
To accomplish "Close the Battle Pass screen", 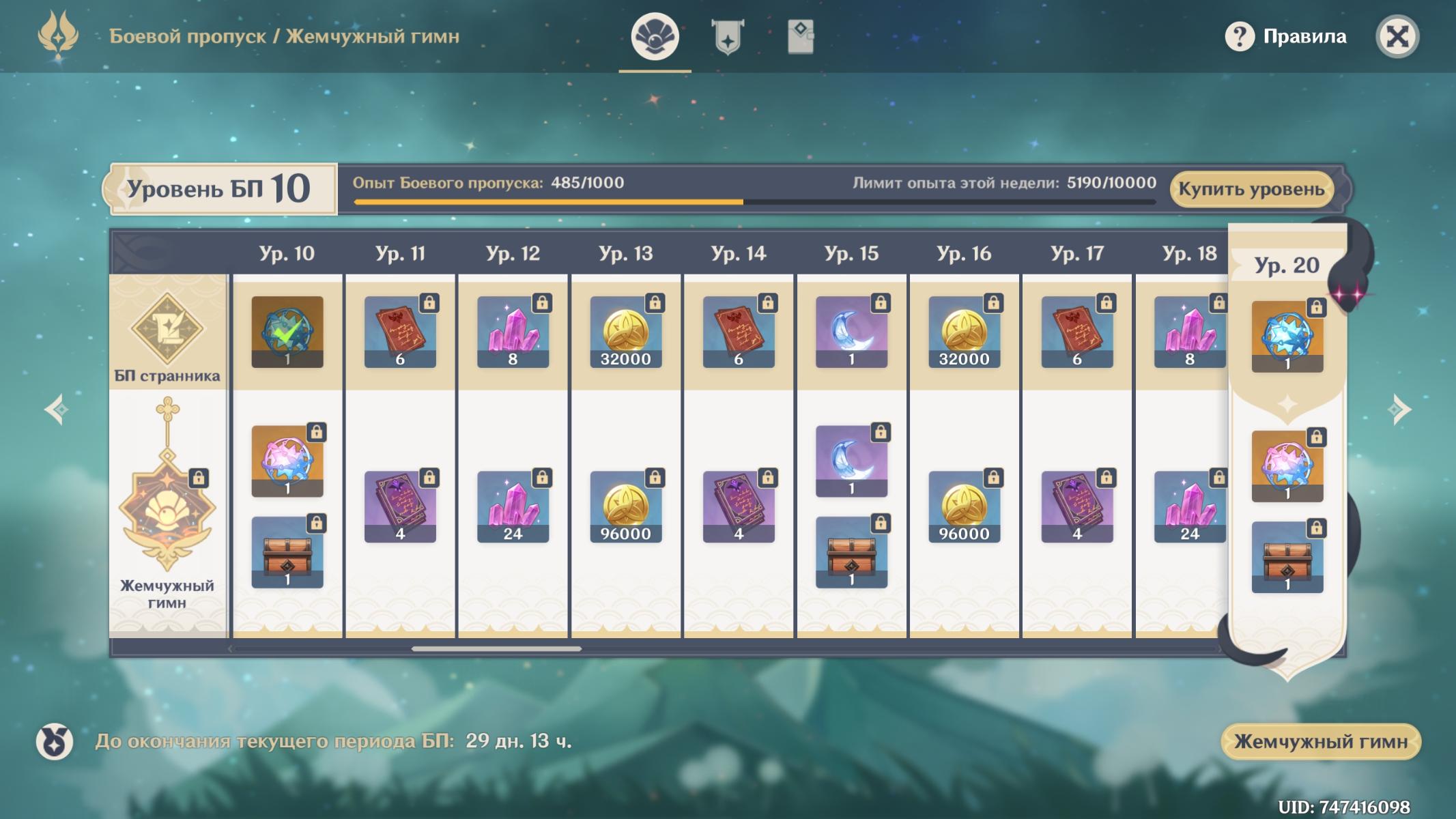I will tap(1397, 36).
